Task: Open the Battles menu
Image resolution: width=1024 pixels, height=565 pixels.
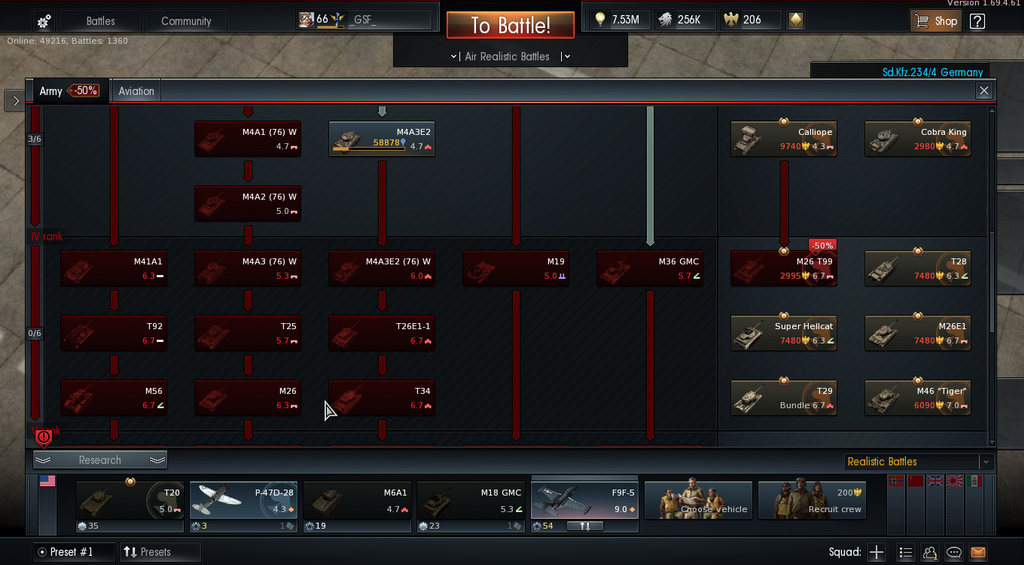Action: 100,21
